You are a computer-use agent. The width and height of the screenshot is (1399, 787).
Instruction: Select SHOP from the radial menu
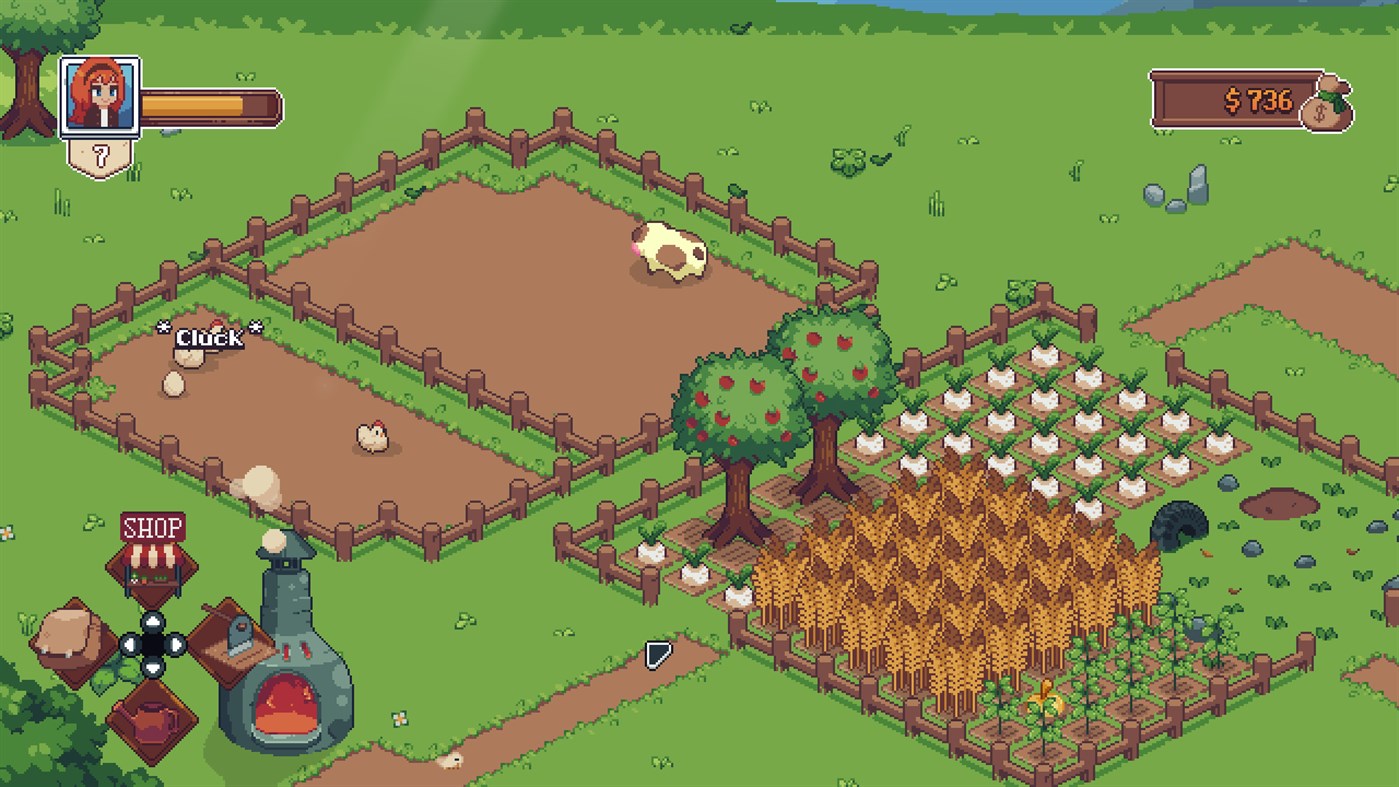tap(151, 557)
